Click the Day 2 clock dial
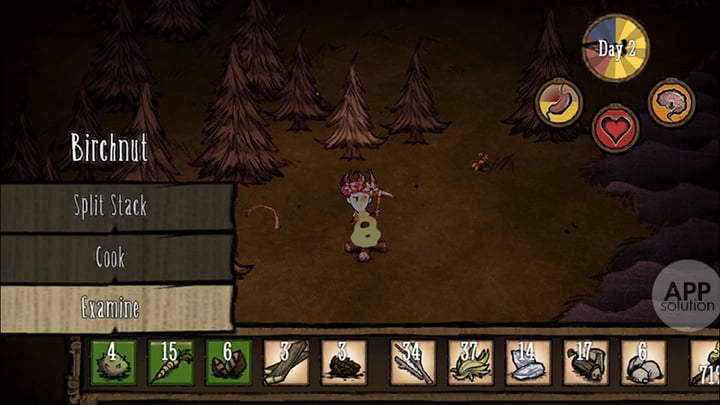 point(616,48)
